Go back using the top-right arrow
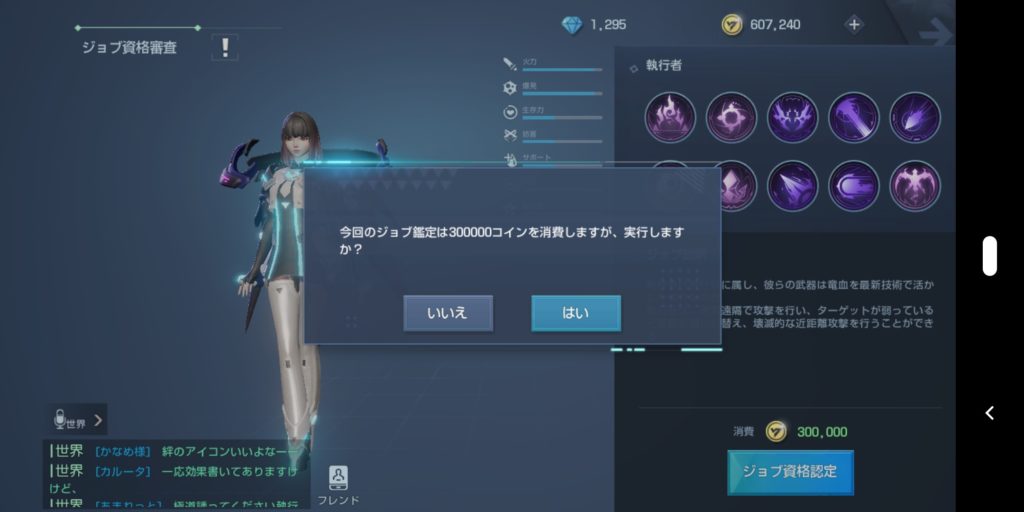The height and width of the screenshot is (512, 1024). 935,33
